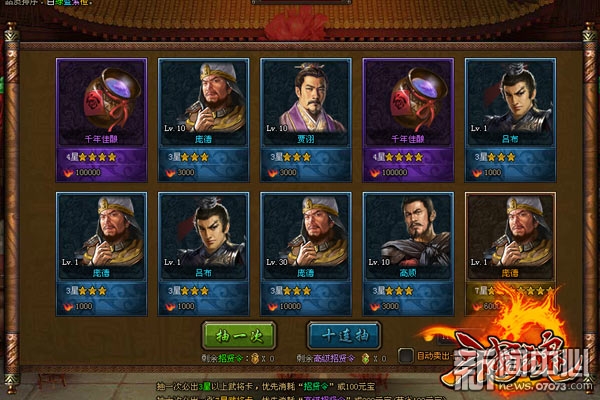
Task: Click the green 抽一次 single draw button
Action: coord(240,334)
